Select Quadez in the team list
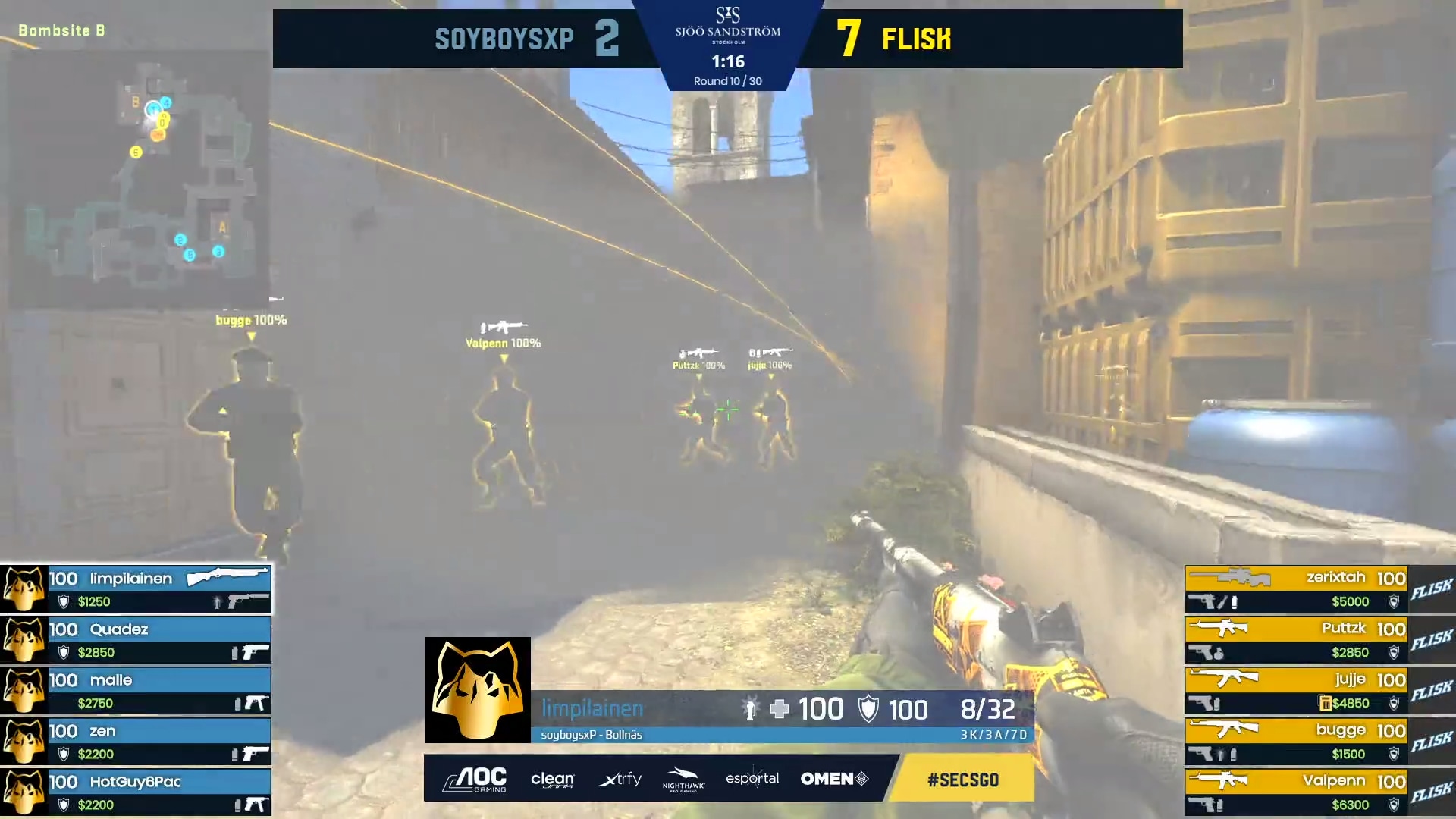 tap(136, 640)
